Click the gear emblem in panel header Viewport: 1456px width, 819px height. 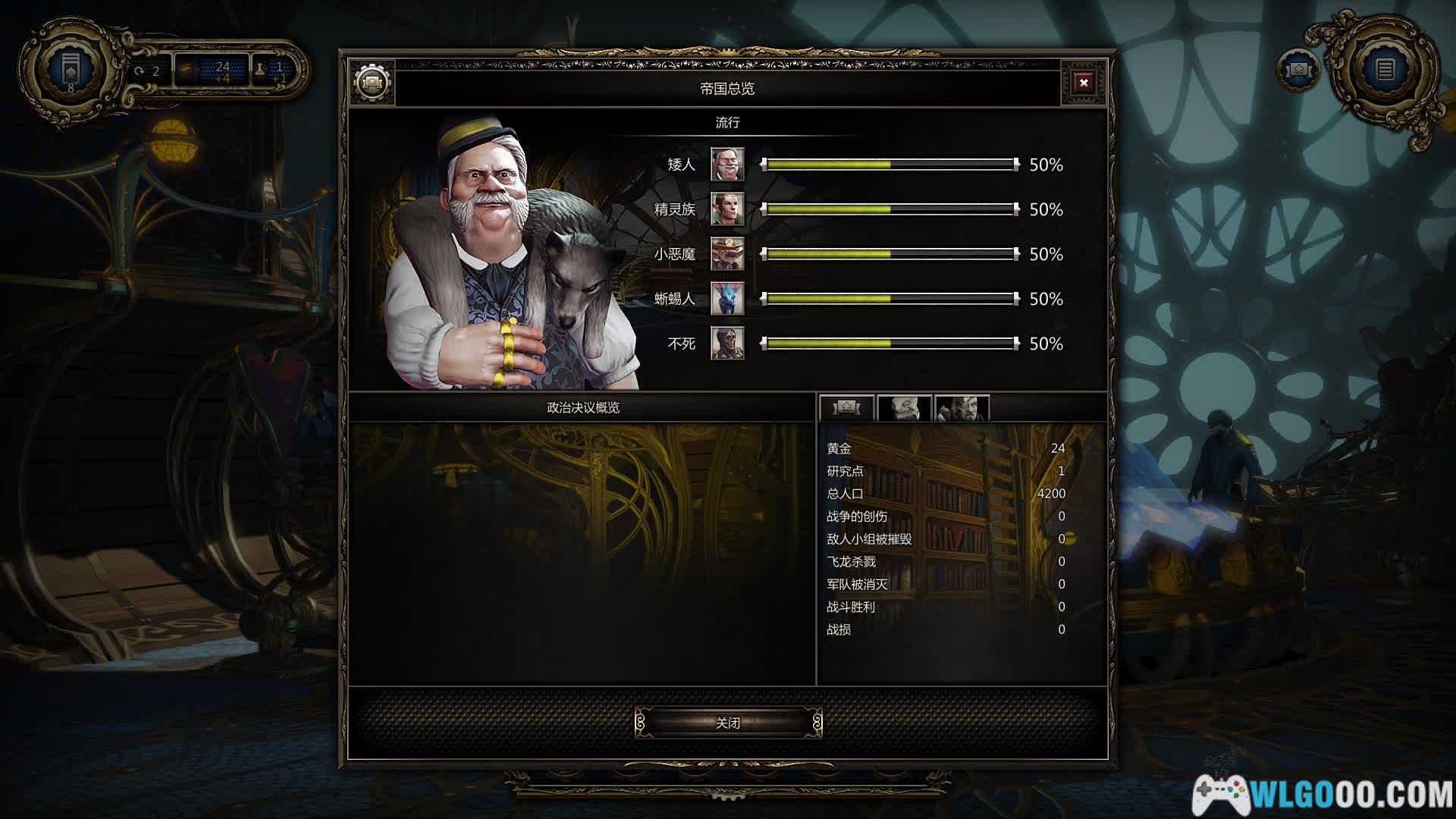[372, 82]
